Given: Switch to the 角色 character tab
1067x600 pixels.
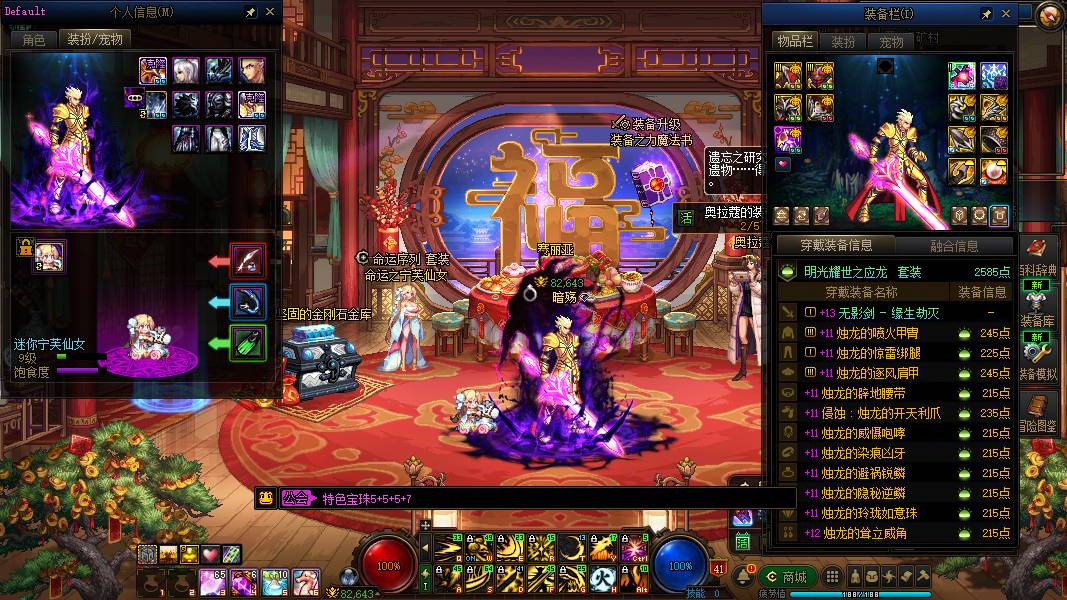Looking at the screenshot, I should click(x=33, y=40).
